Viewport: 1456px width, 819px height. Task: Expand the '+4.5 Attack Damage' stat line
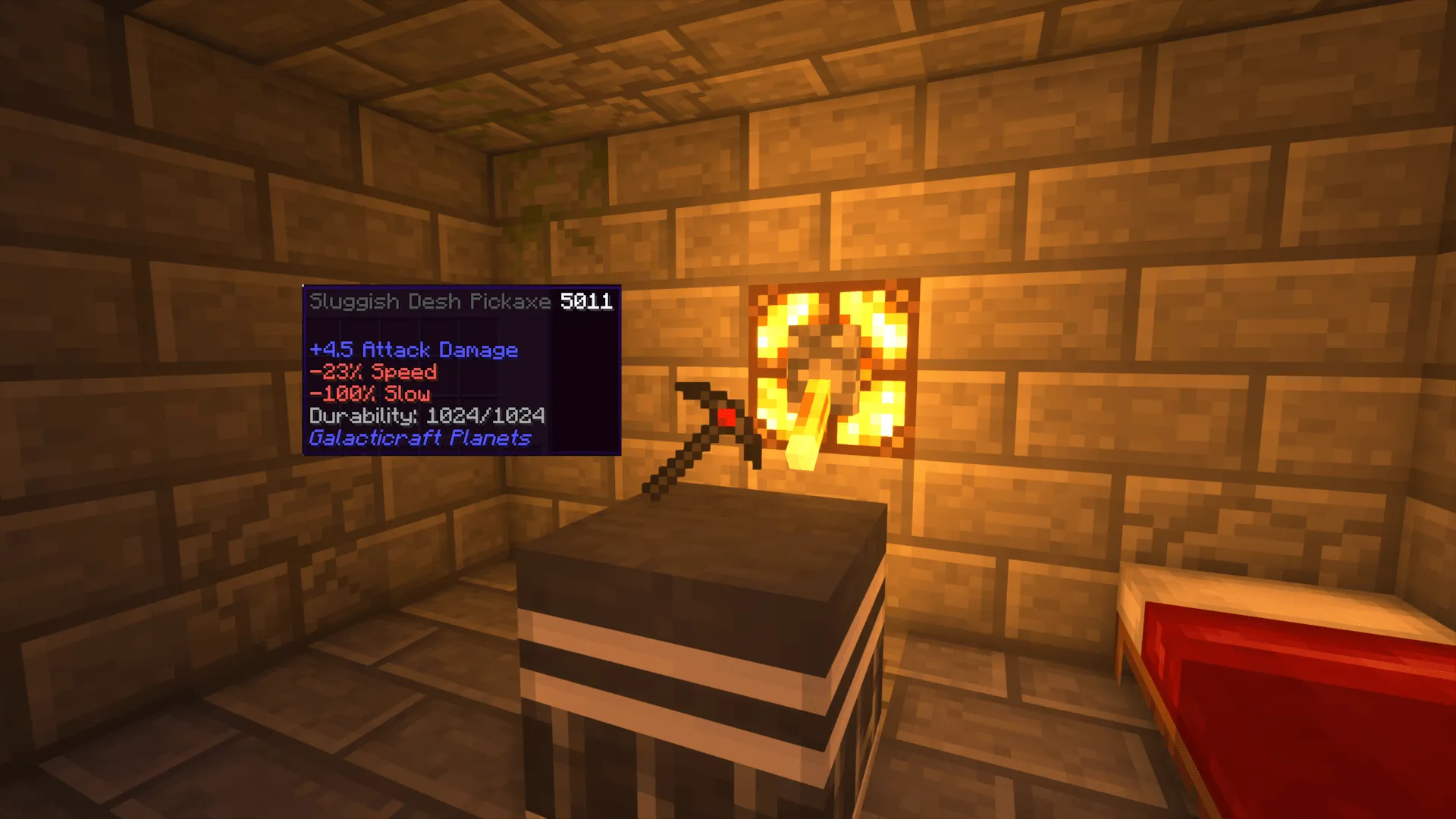(413, 350)
